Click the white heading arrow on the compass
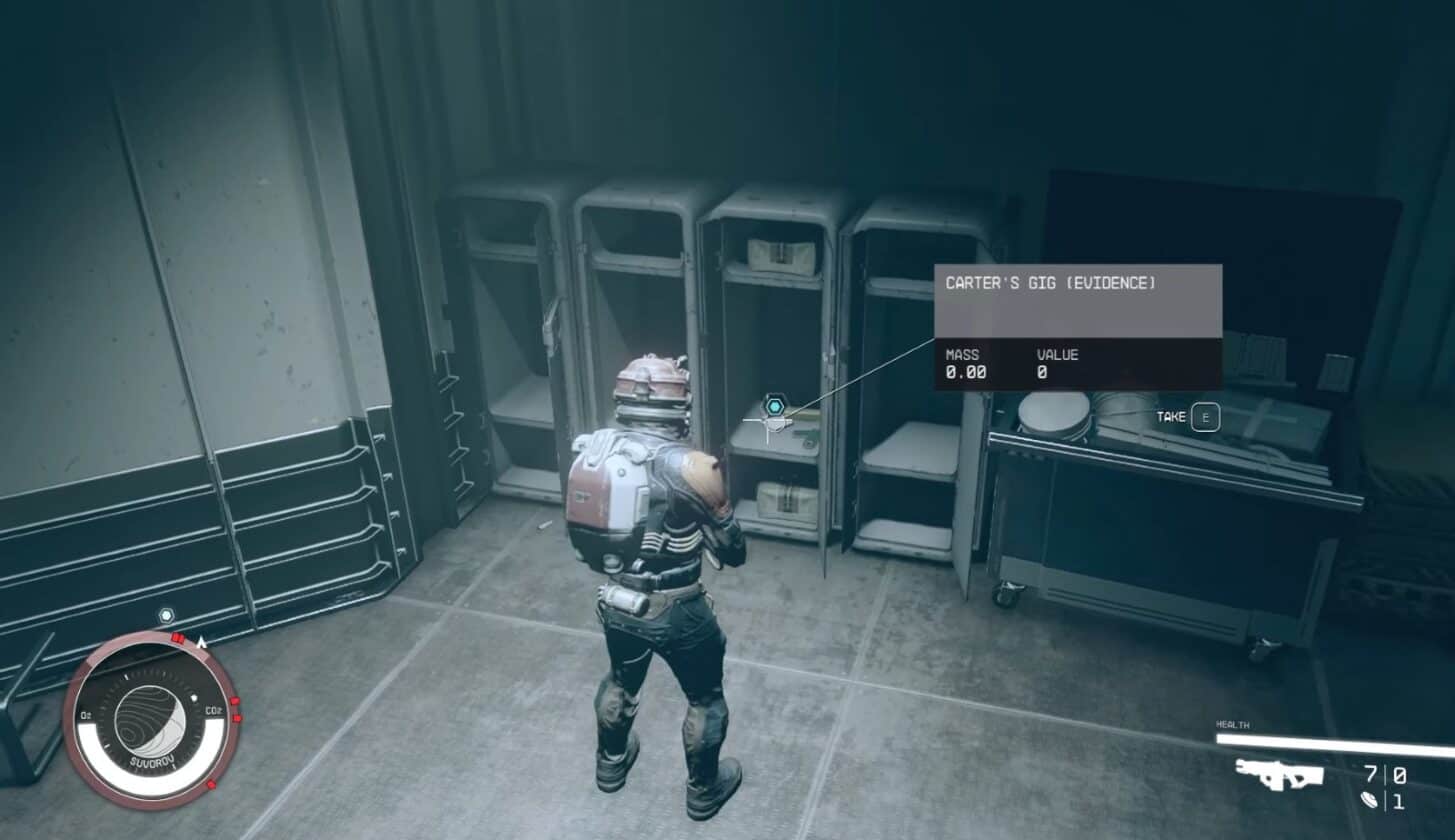The image size is (1455, 840). point(200,641)
